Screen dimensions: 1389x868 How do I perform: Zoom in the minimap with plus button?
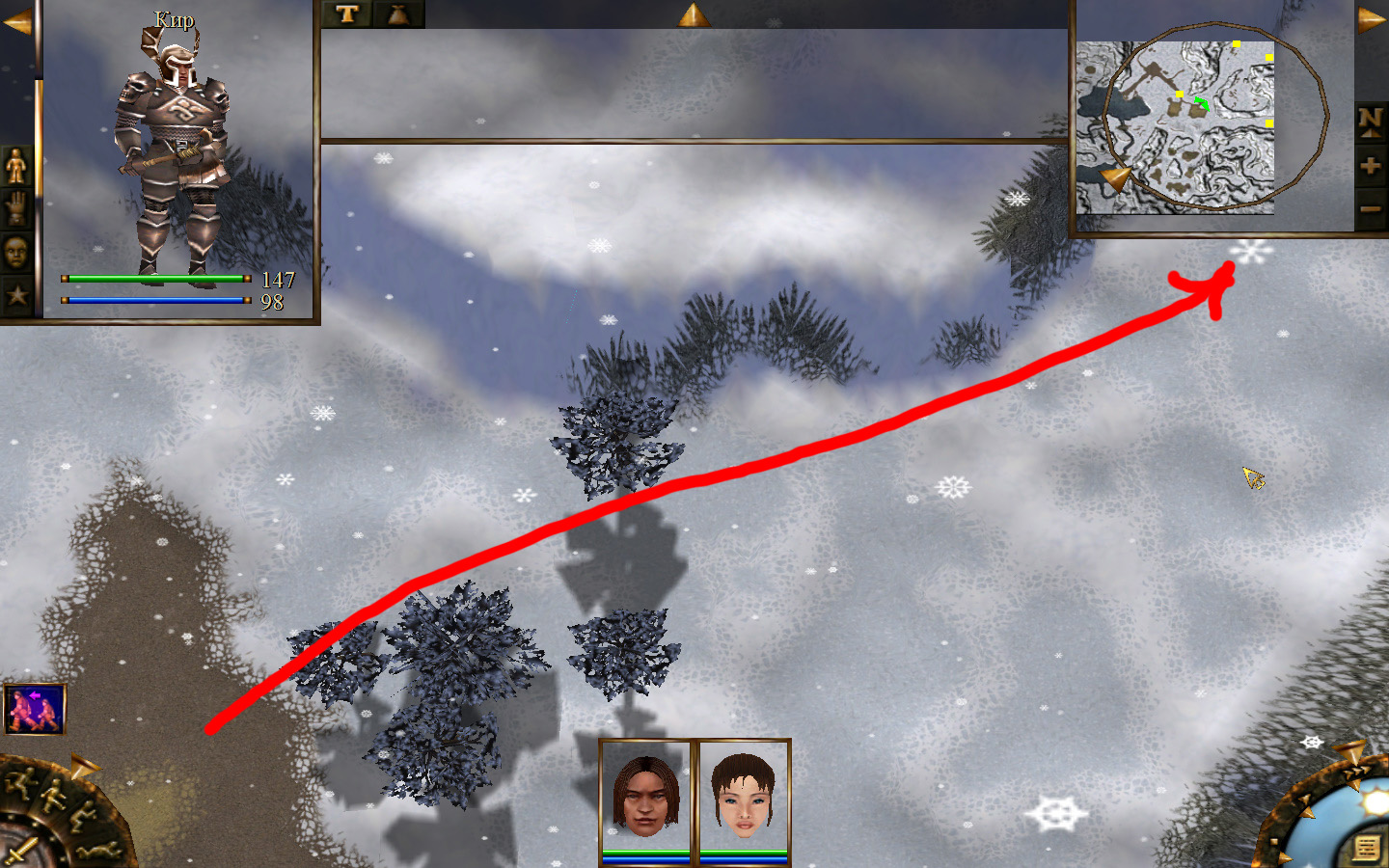[1370, 166]
